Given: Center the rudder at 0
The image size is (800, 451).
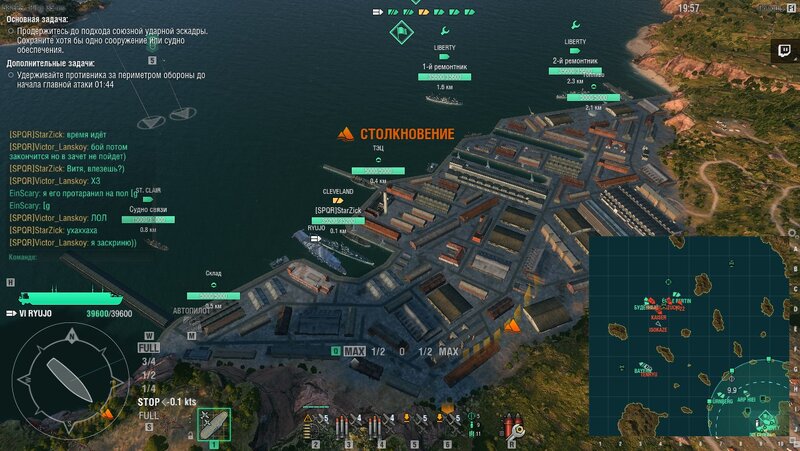Looking at the screenshot, I should click(401, 352).
